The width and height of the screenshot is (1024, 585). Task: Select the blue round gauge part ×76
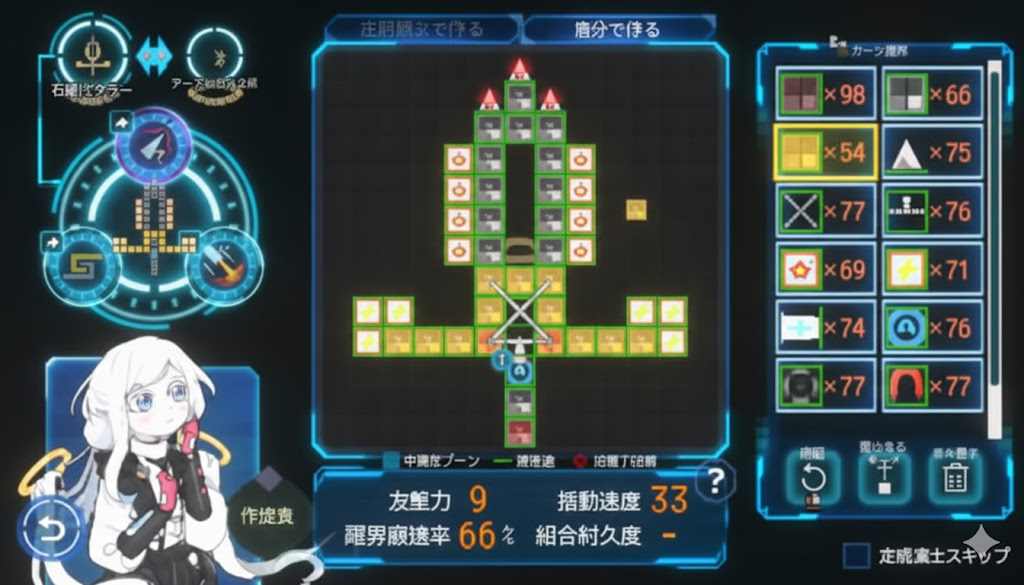tap(932, 327)
